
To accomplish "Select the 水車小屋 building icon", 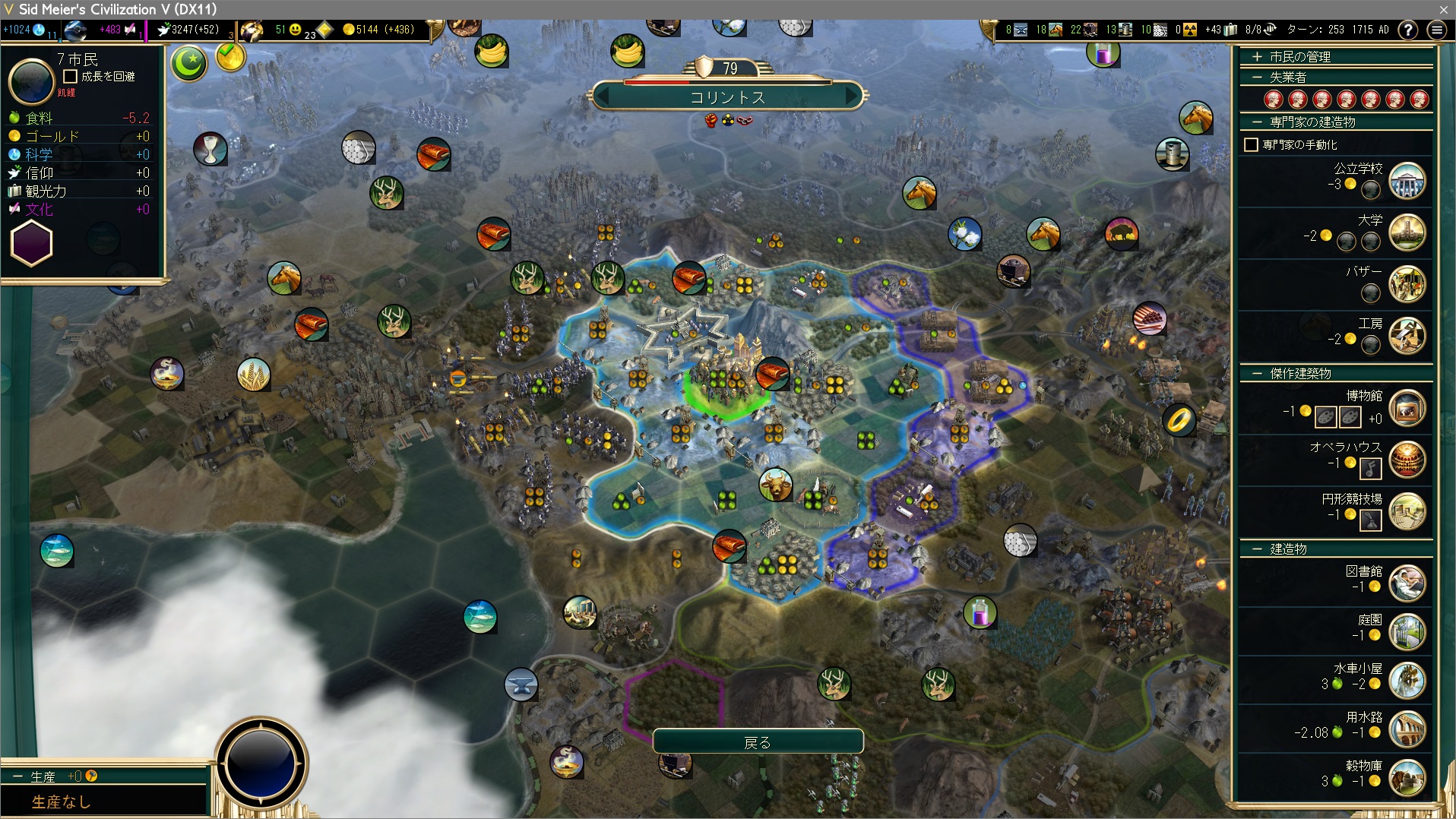I will click(x=1407, y=681).
